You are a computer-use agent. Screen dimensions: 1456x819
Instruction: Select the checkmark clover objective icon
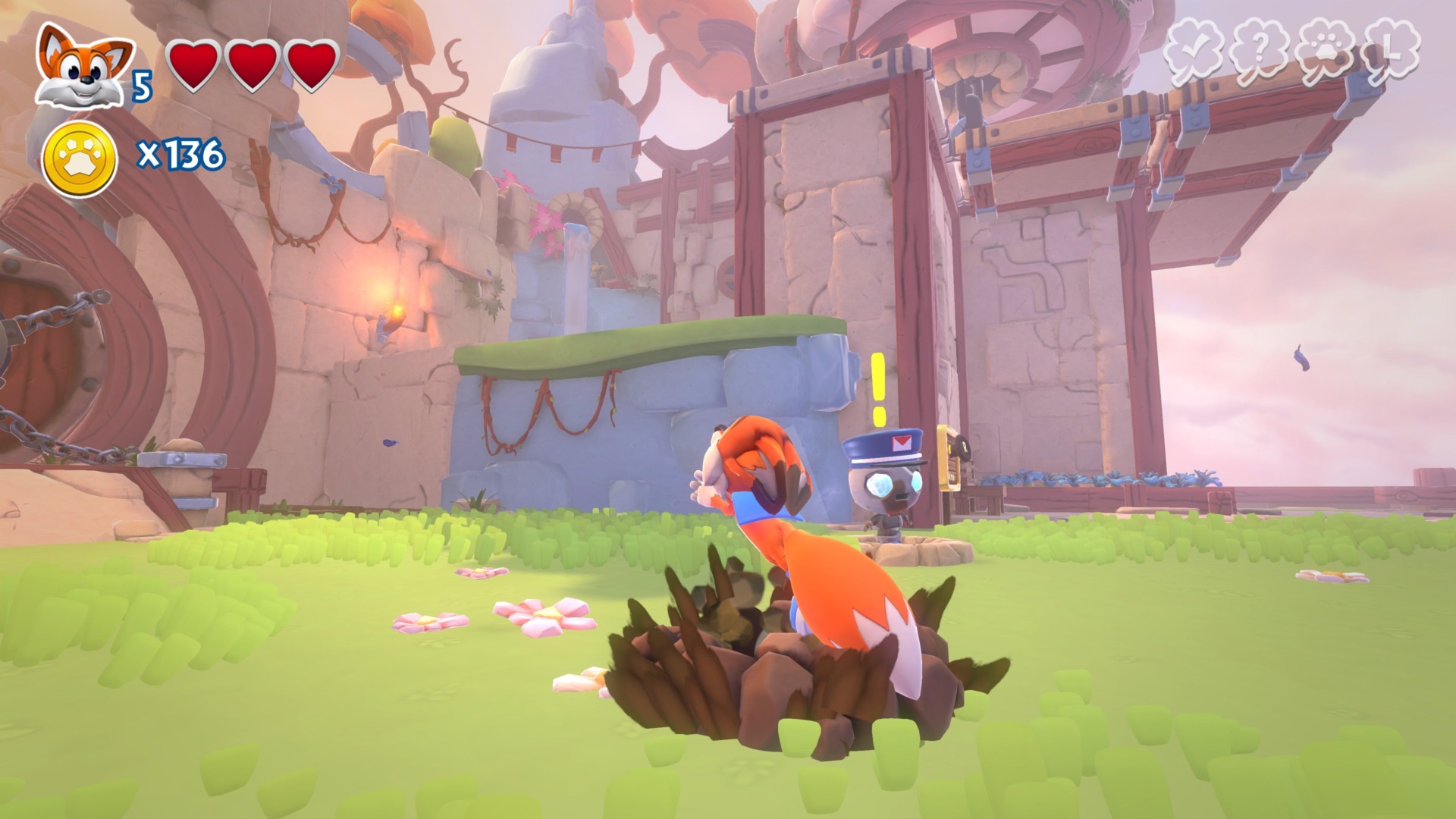pos(1196,49)
